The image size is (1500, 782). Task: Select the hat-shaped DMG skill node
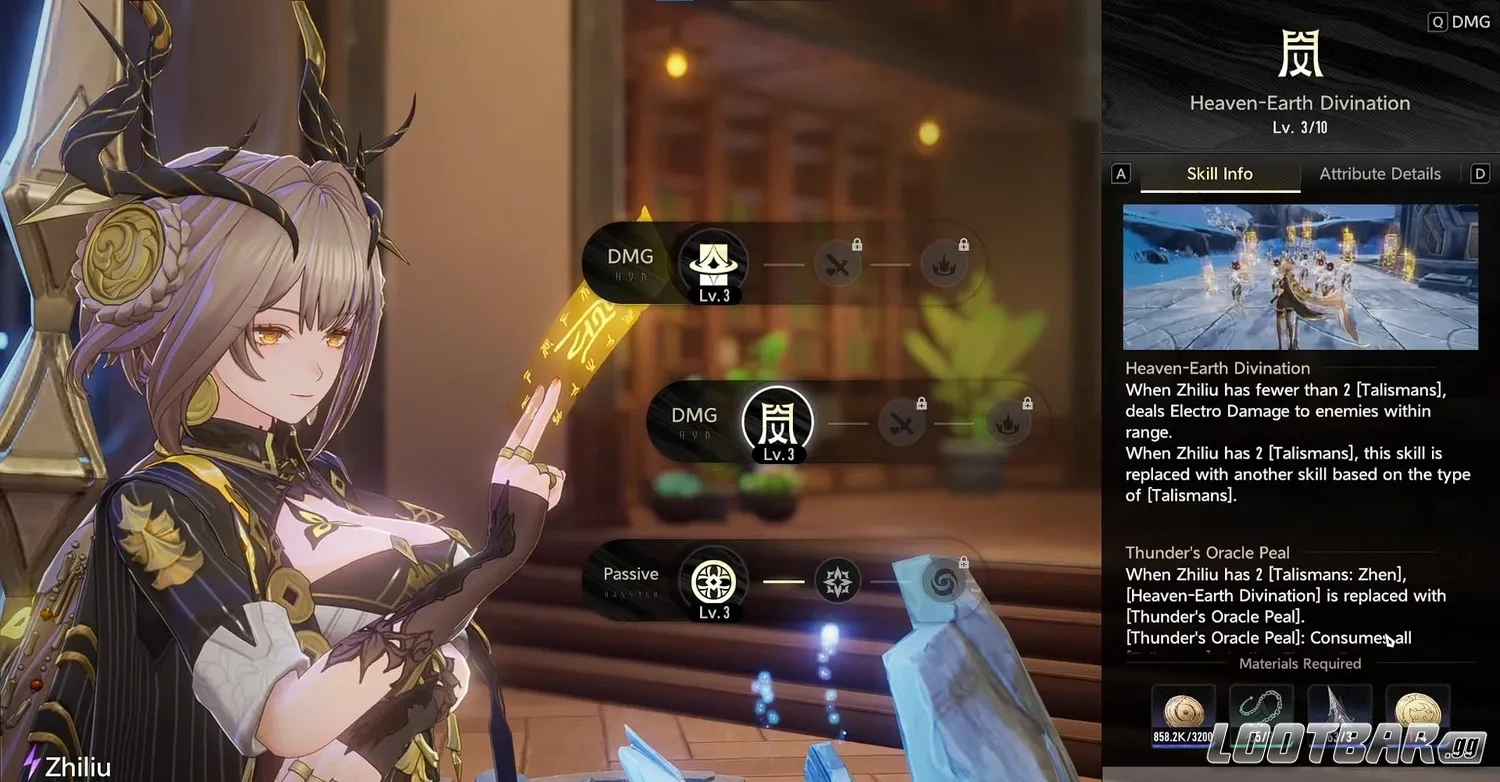(713, 264)
